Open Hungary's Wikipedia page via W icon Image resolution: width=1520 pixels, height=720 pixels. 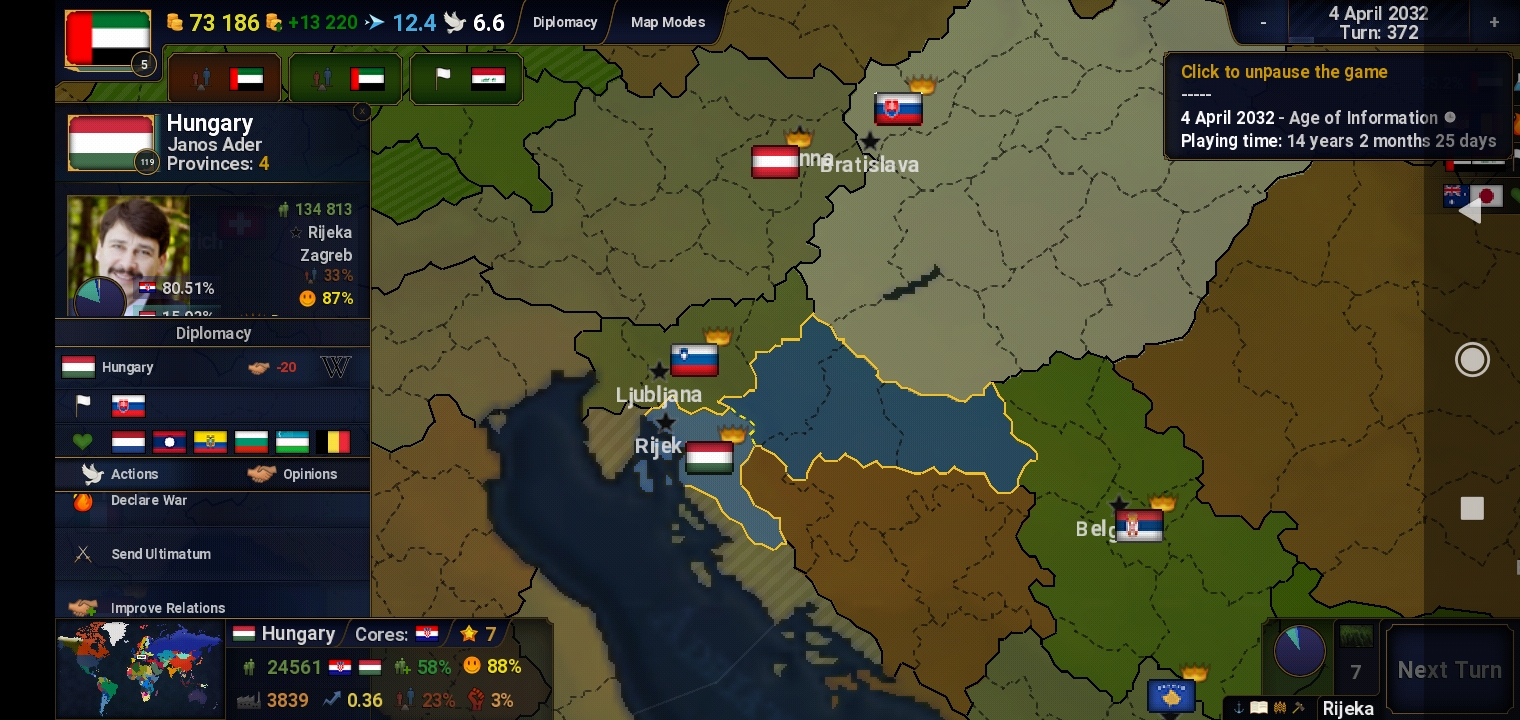[336, 367]
